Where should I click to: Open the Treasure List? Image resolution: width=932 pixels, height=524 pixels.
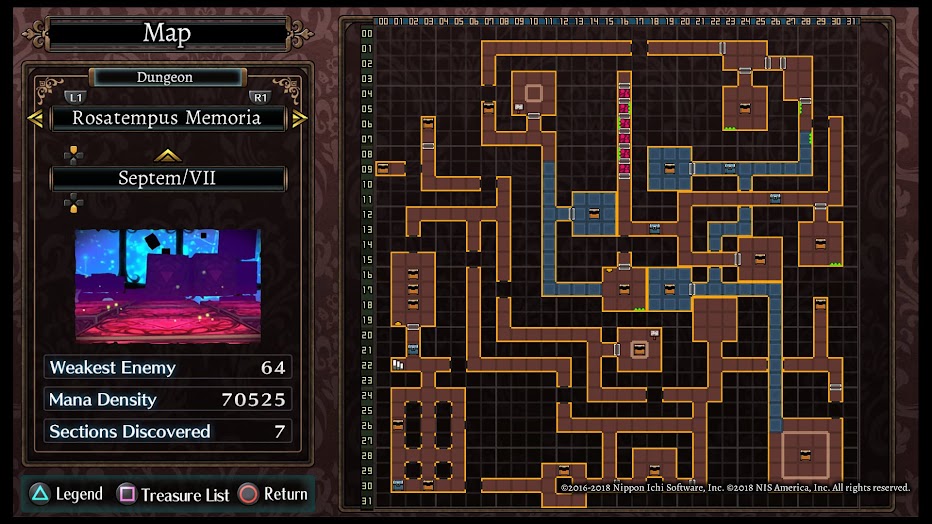click(x=174, y=494)
